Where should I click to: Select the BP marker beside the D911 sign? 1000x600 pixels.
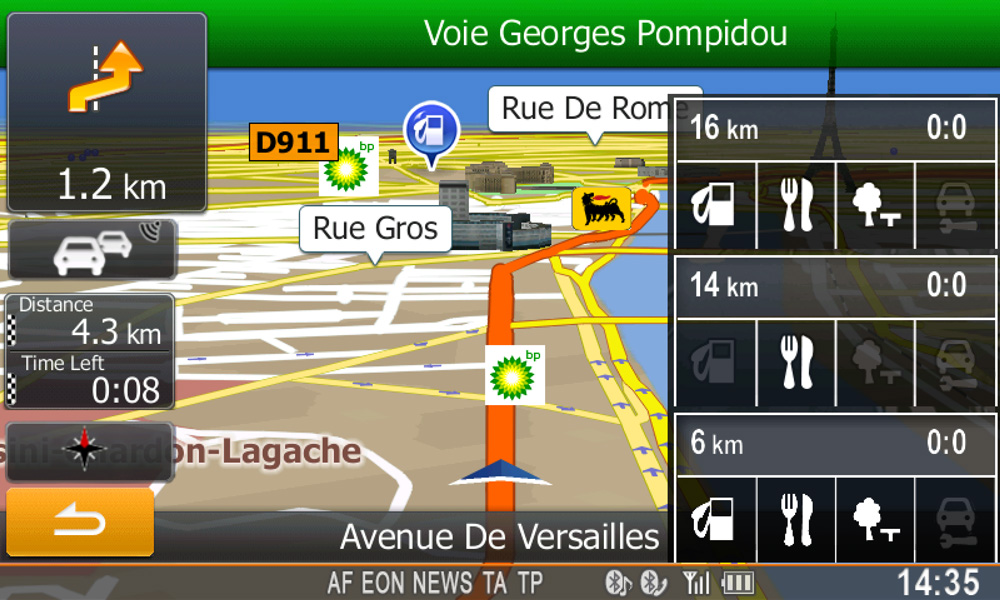[x=349, y=167]
